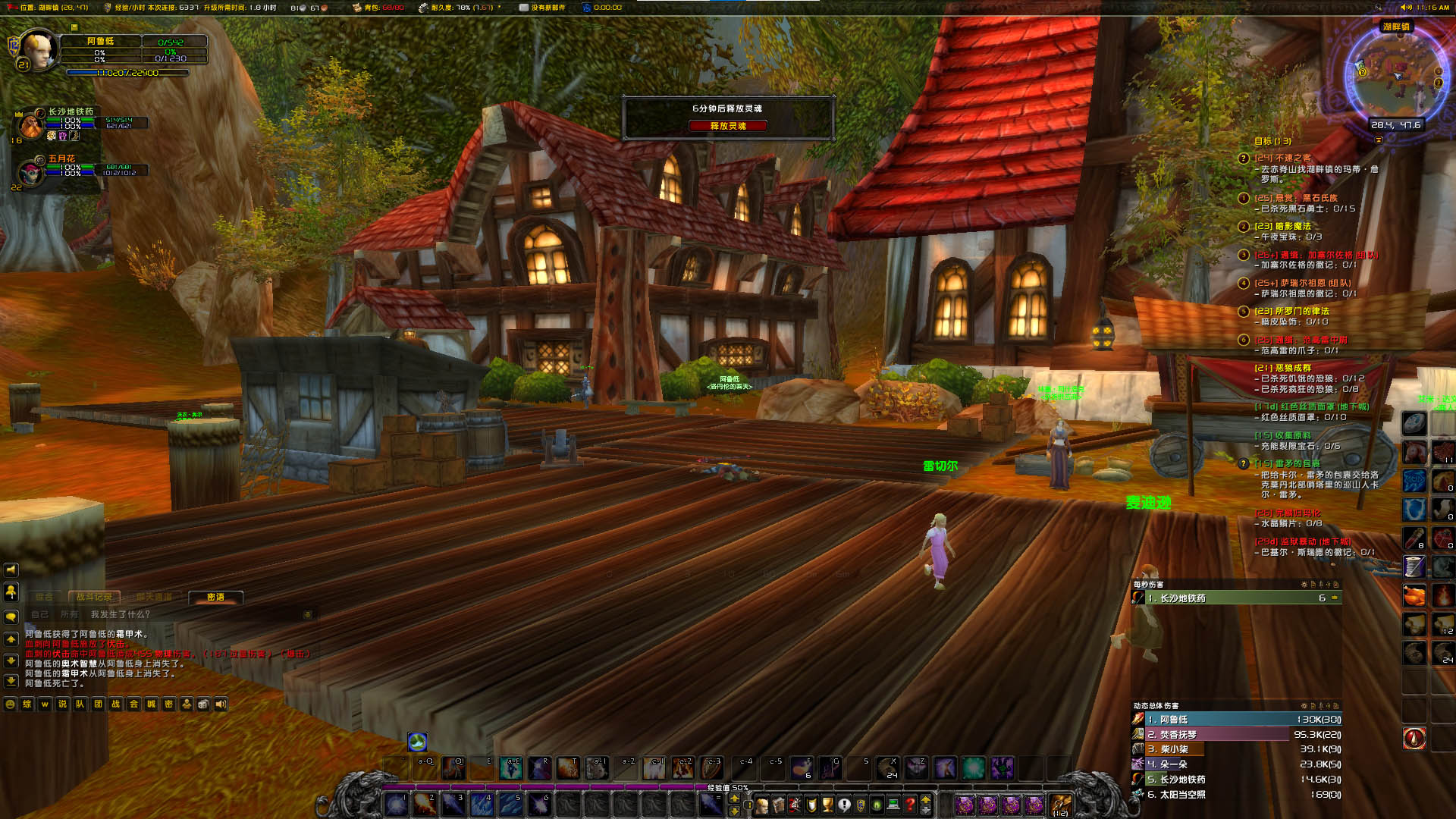Open the red question mark help button
Viewport: 1456px width, 819px height.
pyautogui.click(x=910, y=805)
